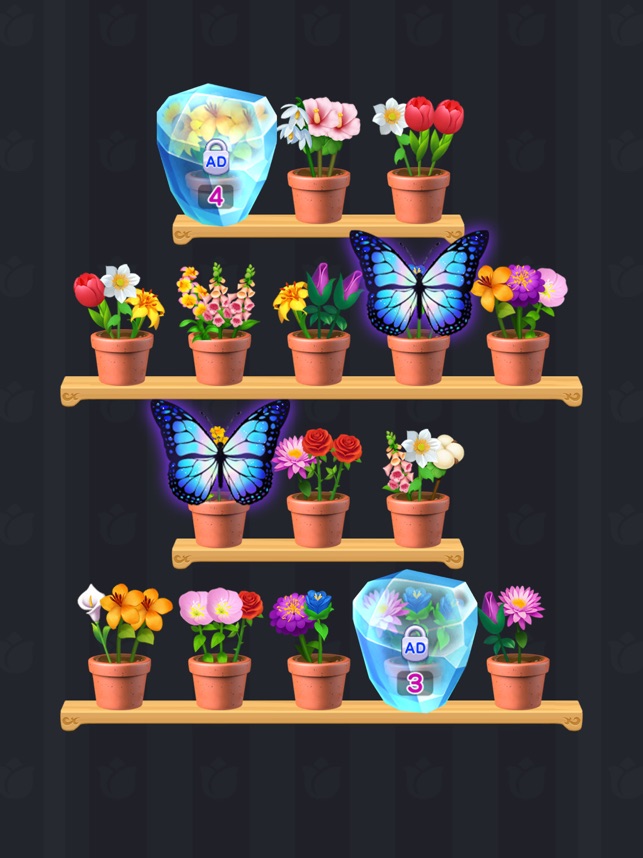Unlock the ice-covered pot showing AD 3
Screen dimensions: 643x858
[415, 640]
